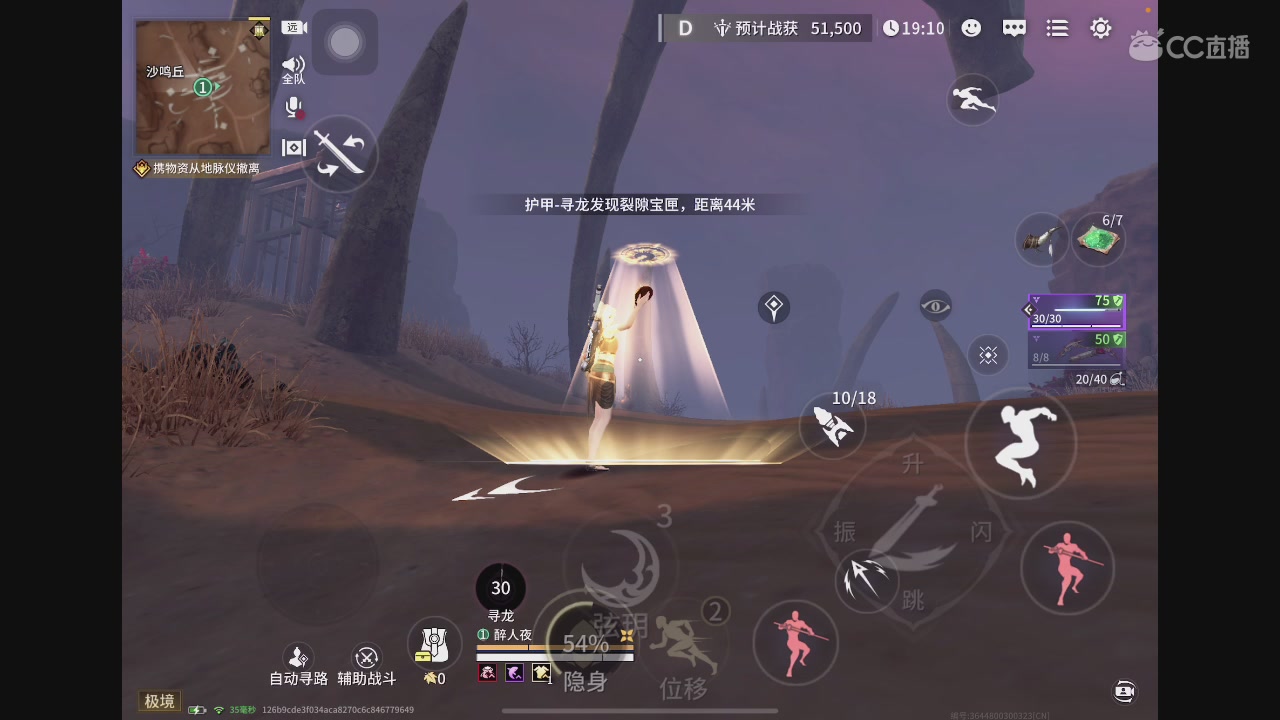Use the horn item above the blueprint
1280x720 pixels.
tap(1042, 240)
